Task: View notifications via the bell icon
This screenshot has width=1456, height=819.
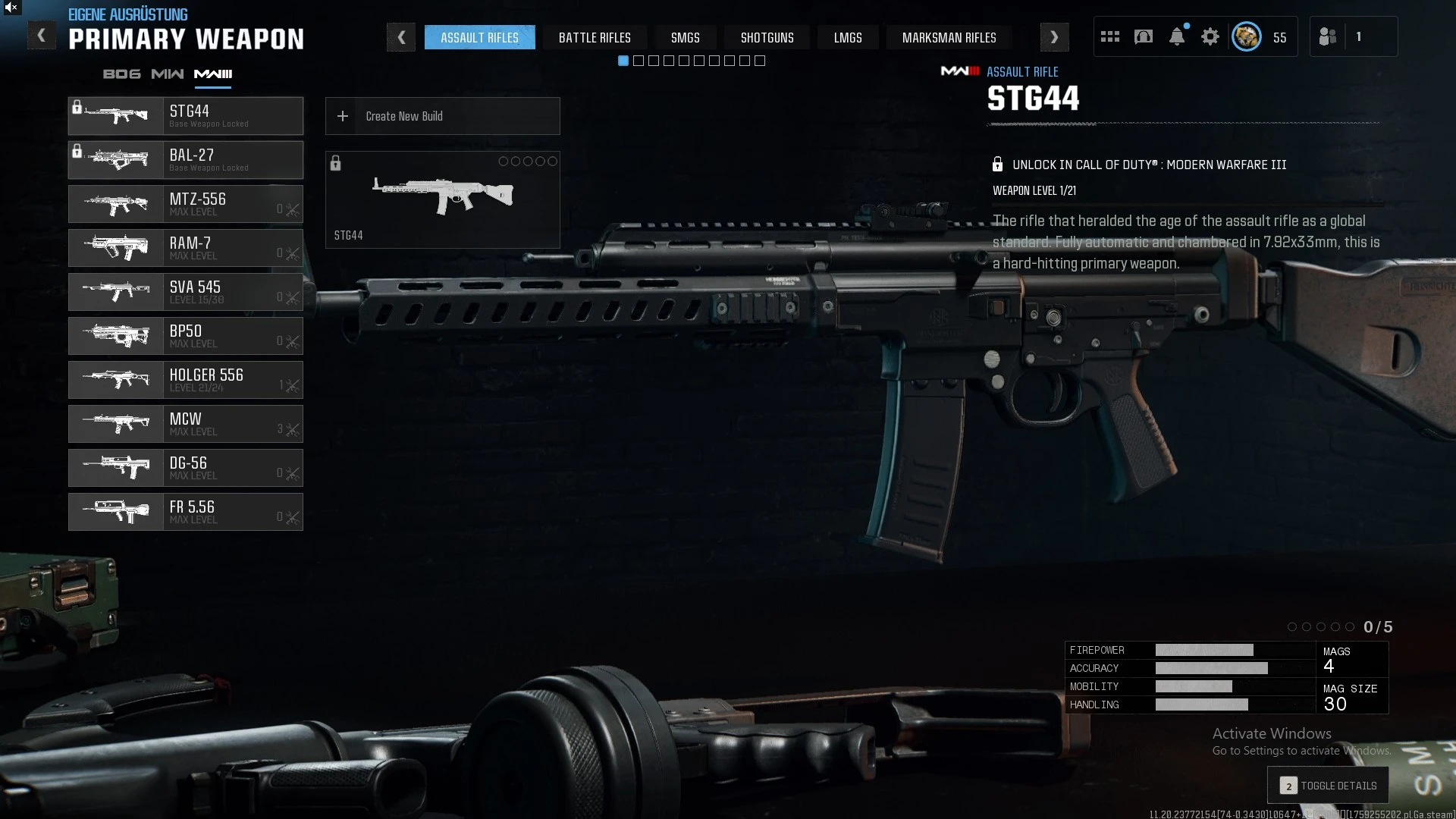Action: click(1176, 36)
